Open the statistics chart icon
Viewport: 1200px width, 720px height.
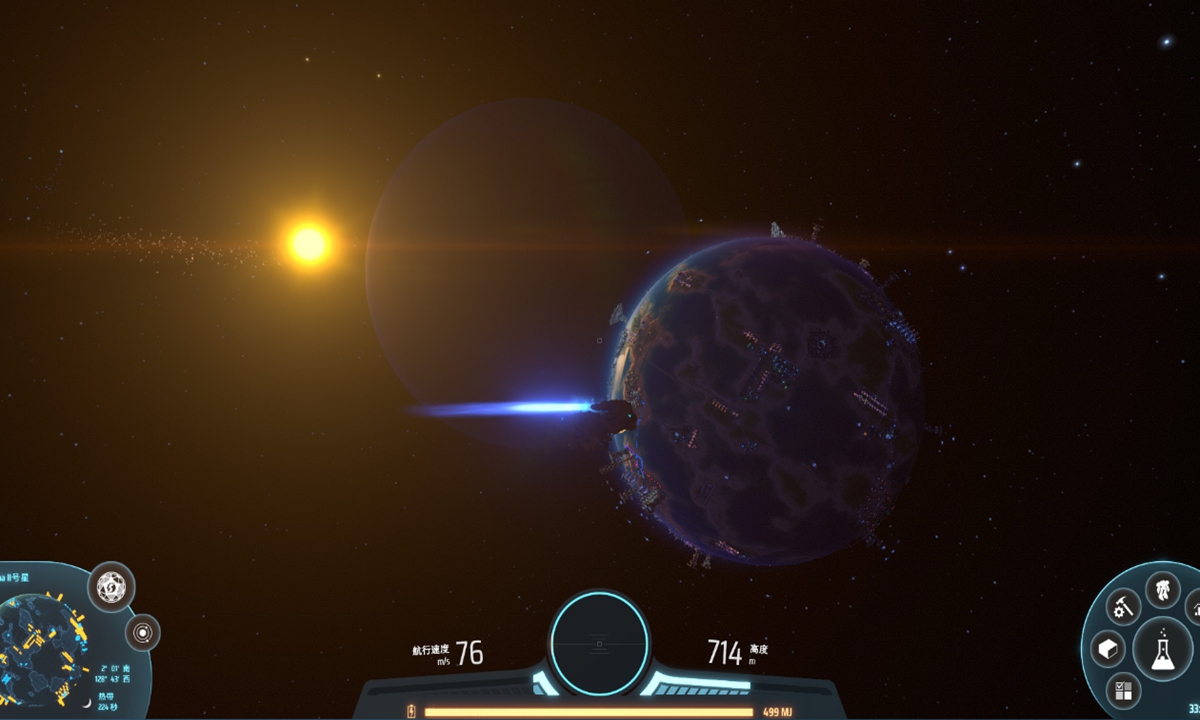click(1194, 607)
